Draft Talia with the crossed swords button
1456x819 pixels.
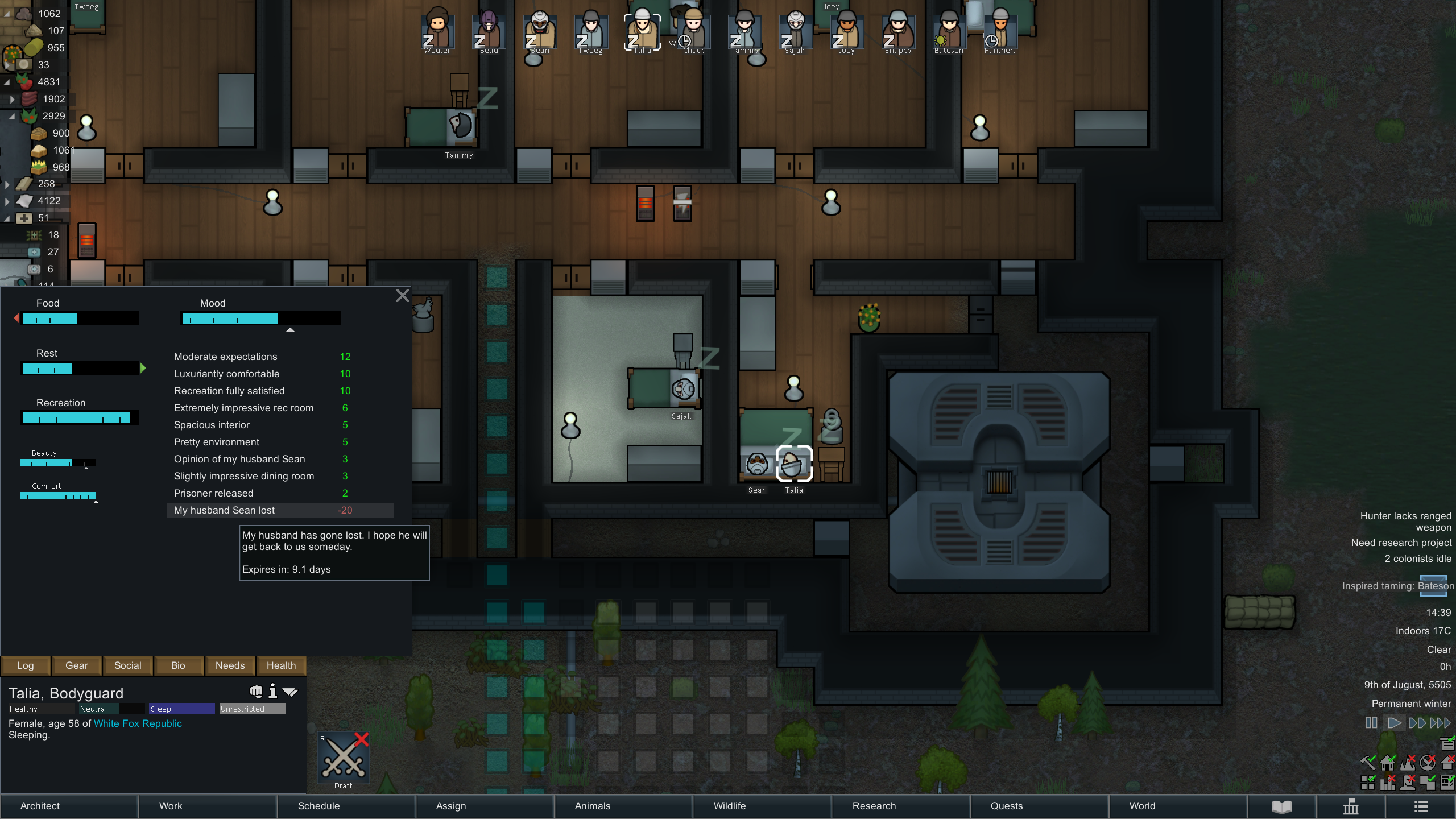click(343, 759)
